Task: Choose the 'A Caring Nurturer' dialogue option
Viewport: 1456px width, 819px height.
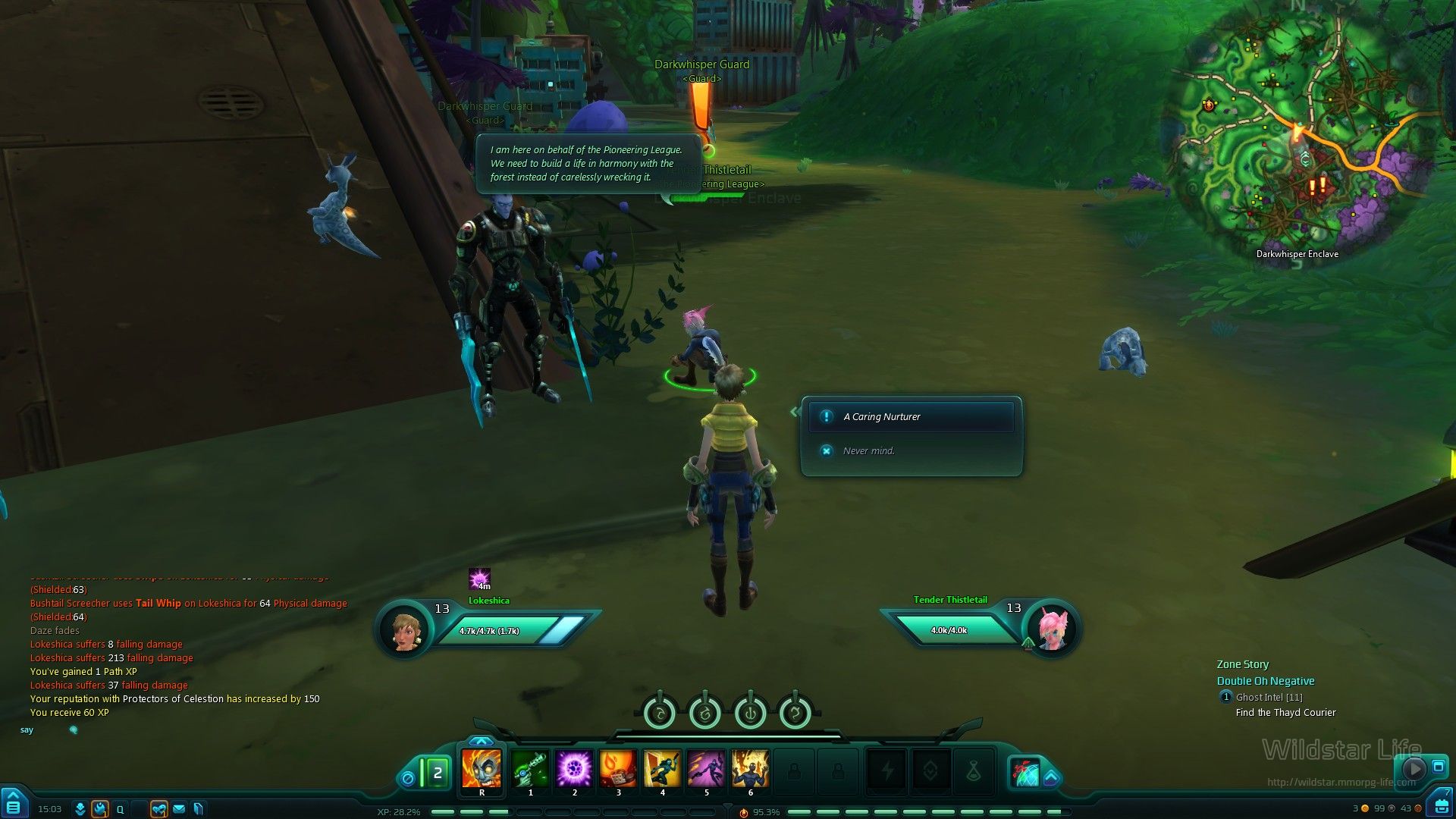Action: (x=911, y=417)
